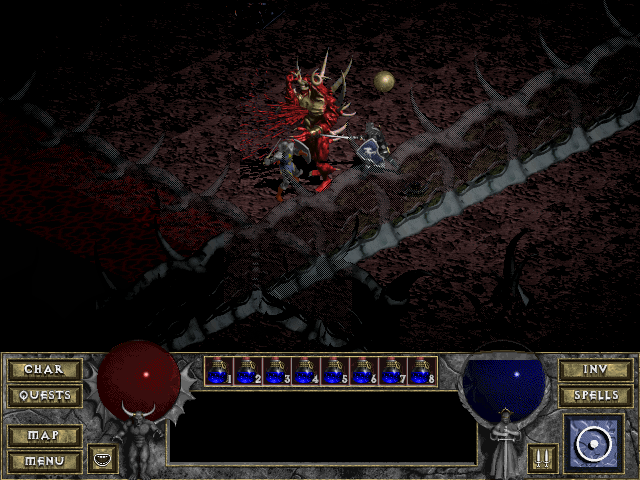Click the mana potion in belt slot 3
Image resolution: width=640 pixels, height=480 pixels.
pos(276,371)
